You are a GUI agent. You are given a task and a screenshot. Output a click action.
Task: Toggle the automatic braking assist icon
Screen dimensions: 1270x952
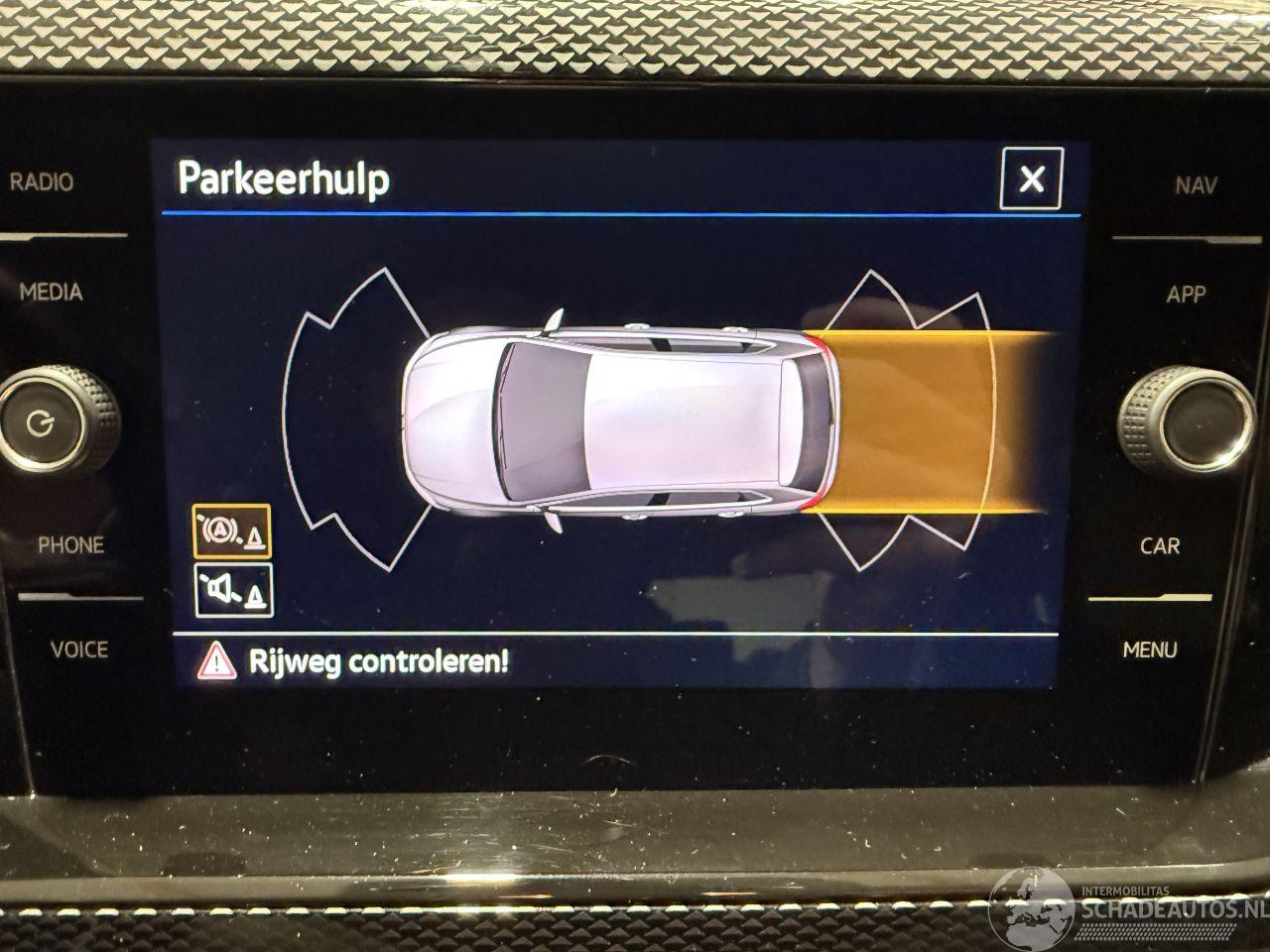click(232, 532)
